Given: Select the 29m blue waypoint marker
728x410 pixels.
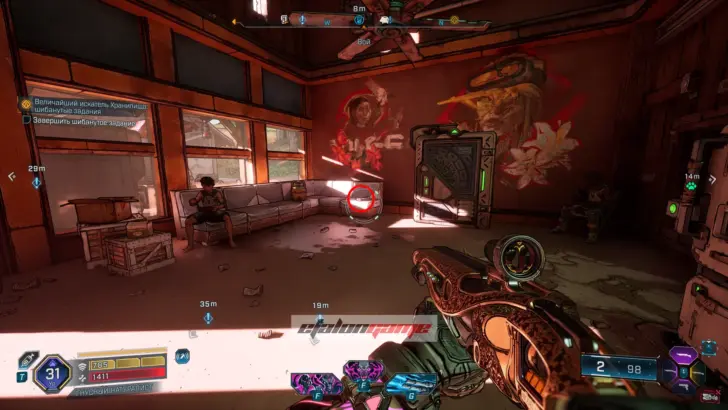Looking at the screenshot, I should coord(37,182).
